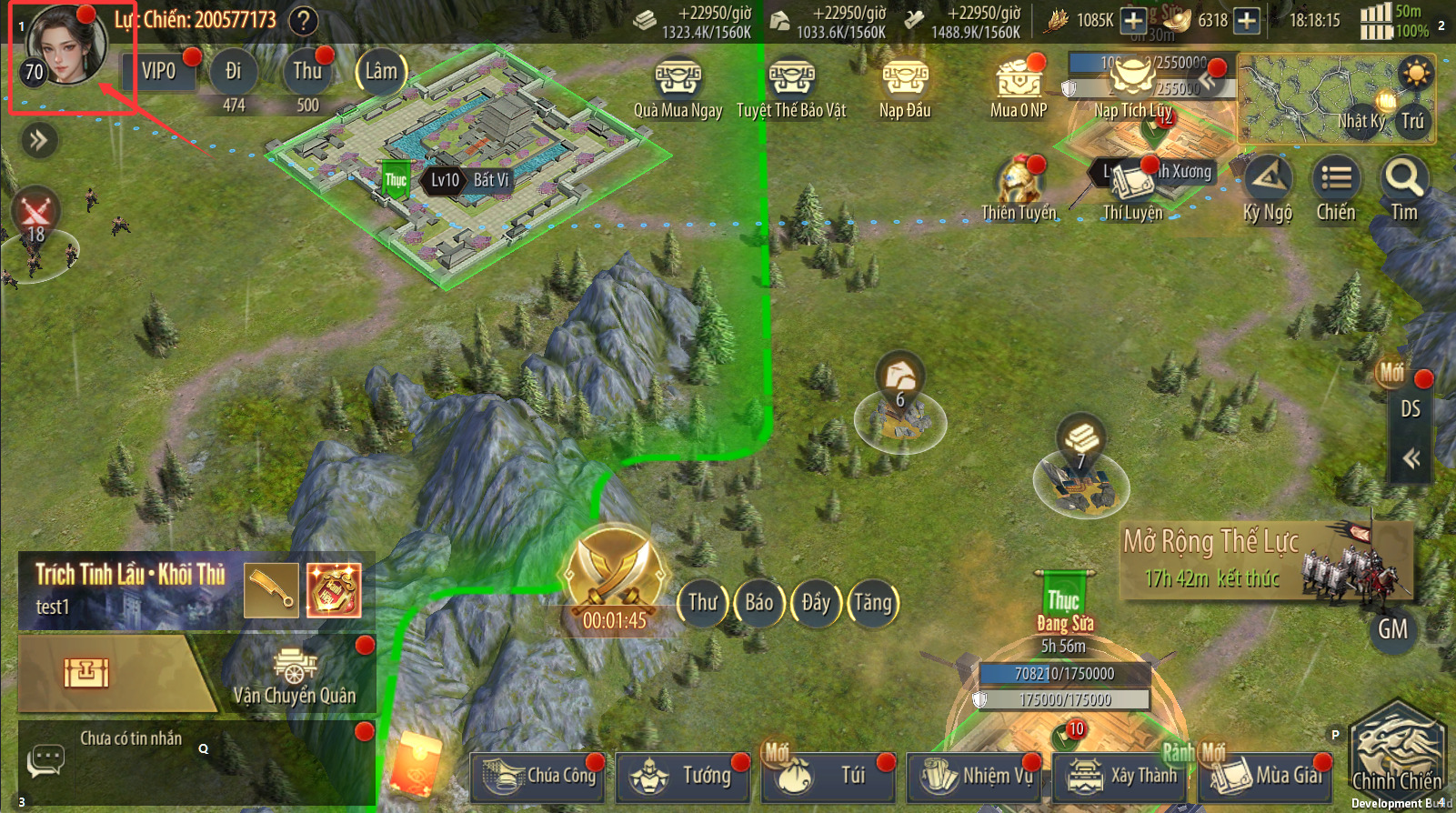Open the Chiến battle list

pyautogui.click(x=1336, y=185)
